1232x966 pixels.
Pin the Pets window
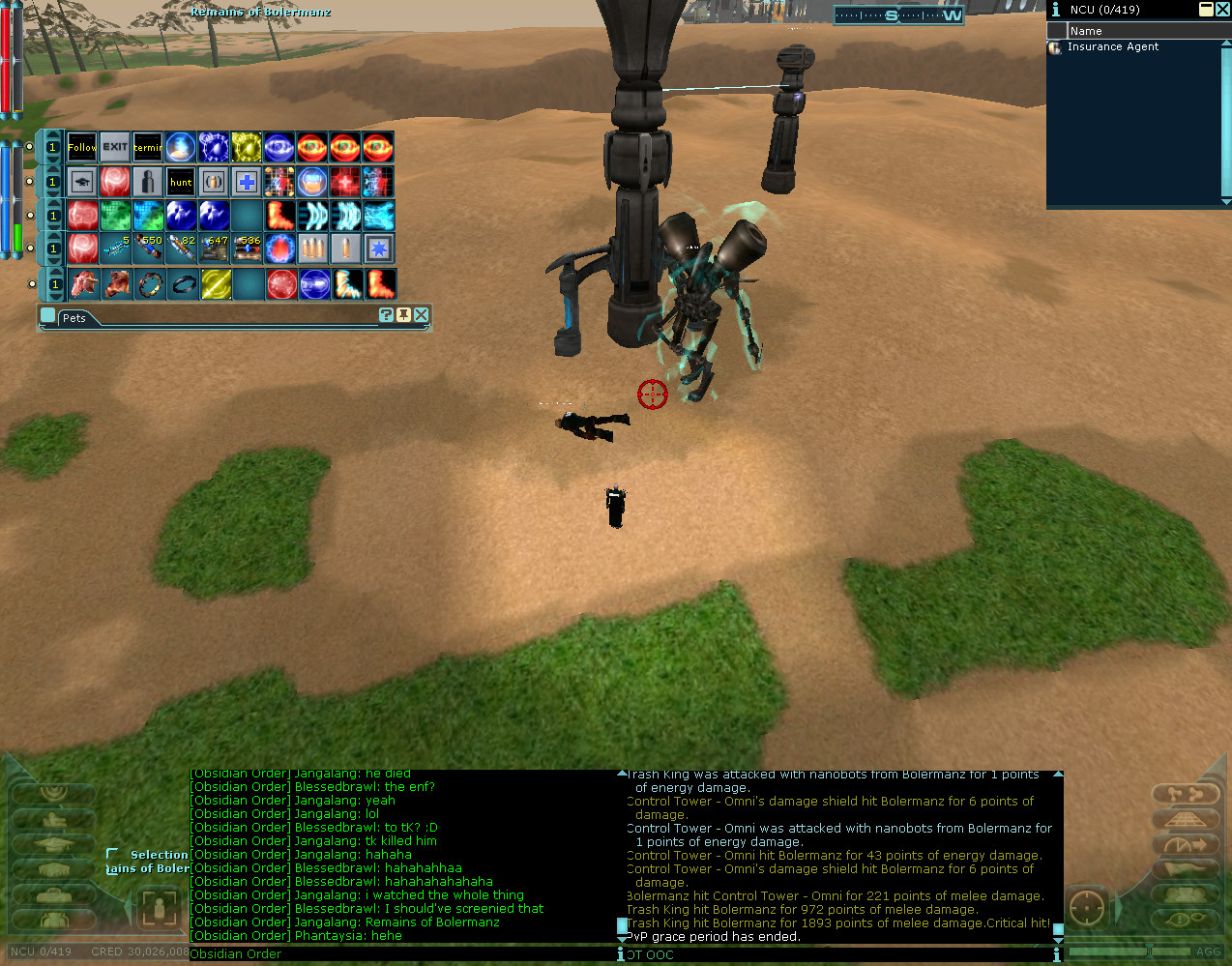(403, 315)
